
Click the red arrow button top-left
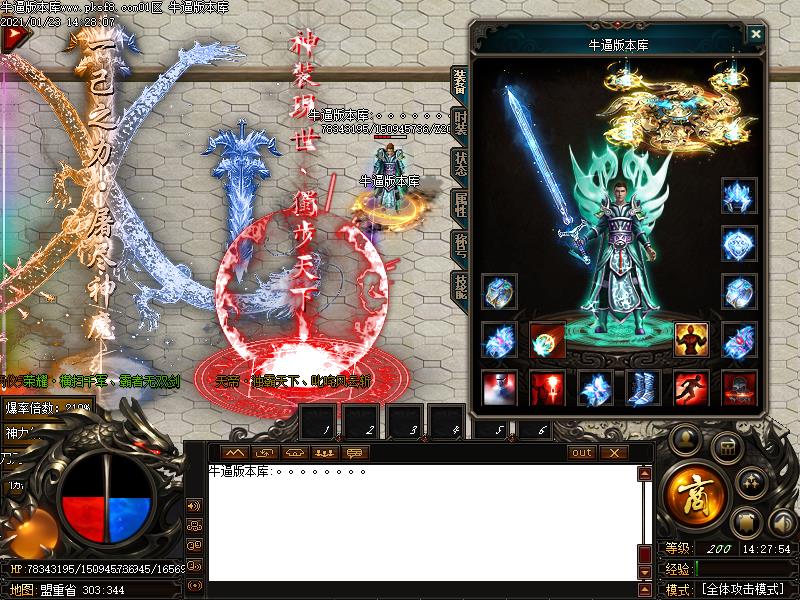pos(14,38)
